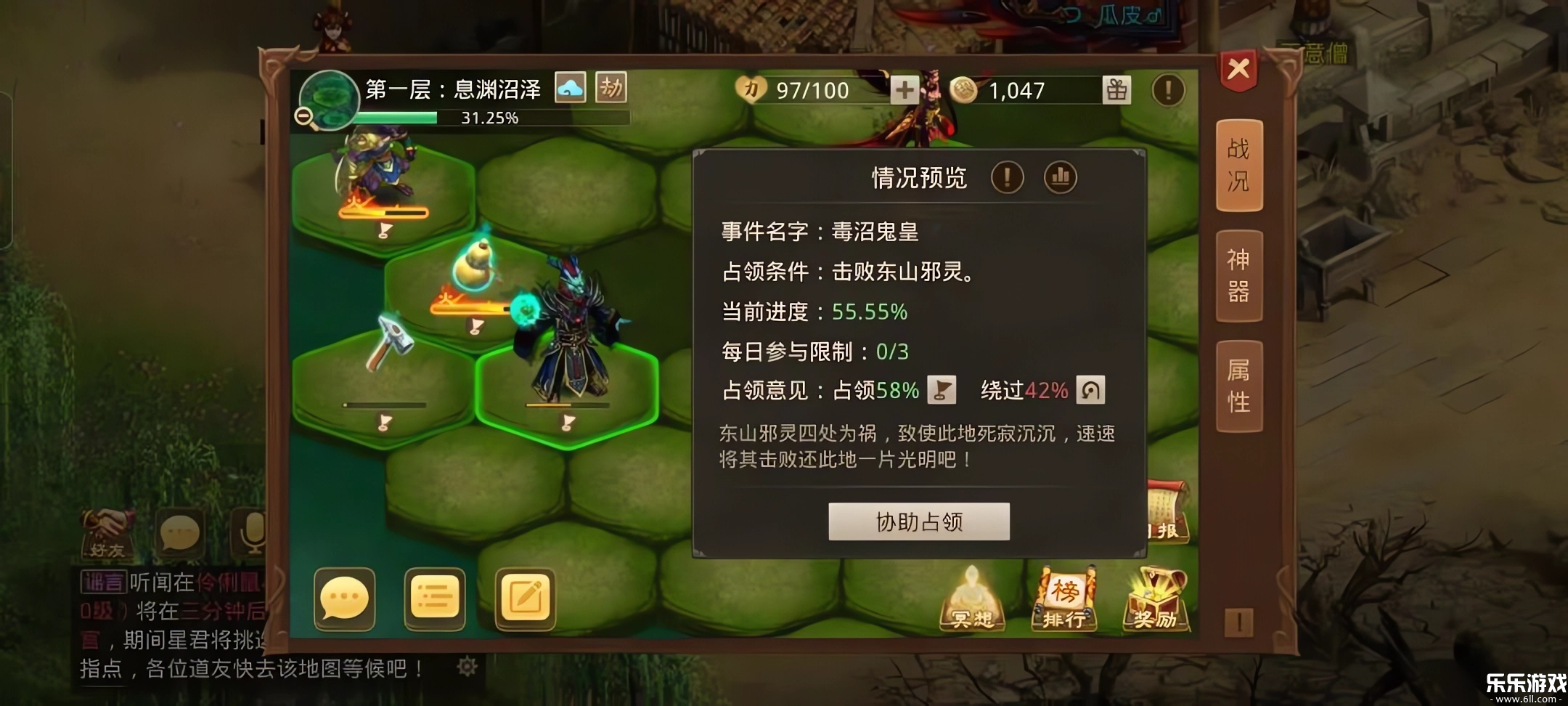1568x706 pixels.
Task: Click the + button to restore power
Action: click(904, 90)
